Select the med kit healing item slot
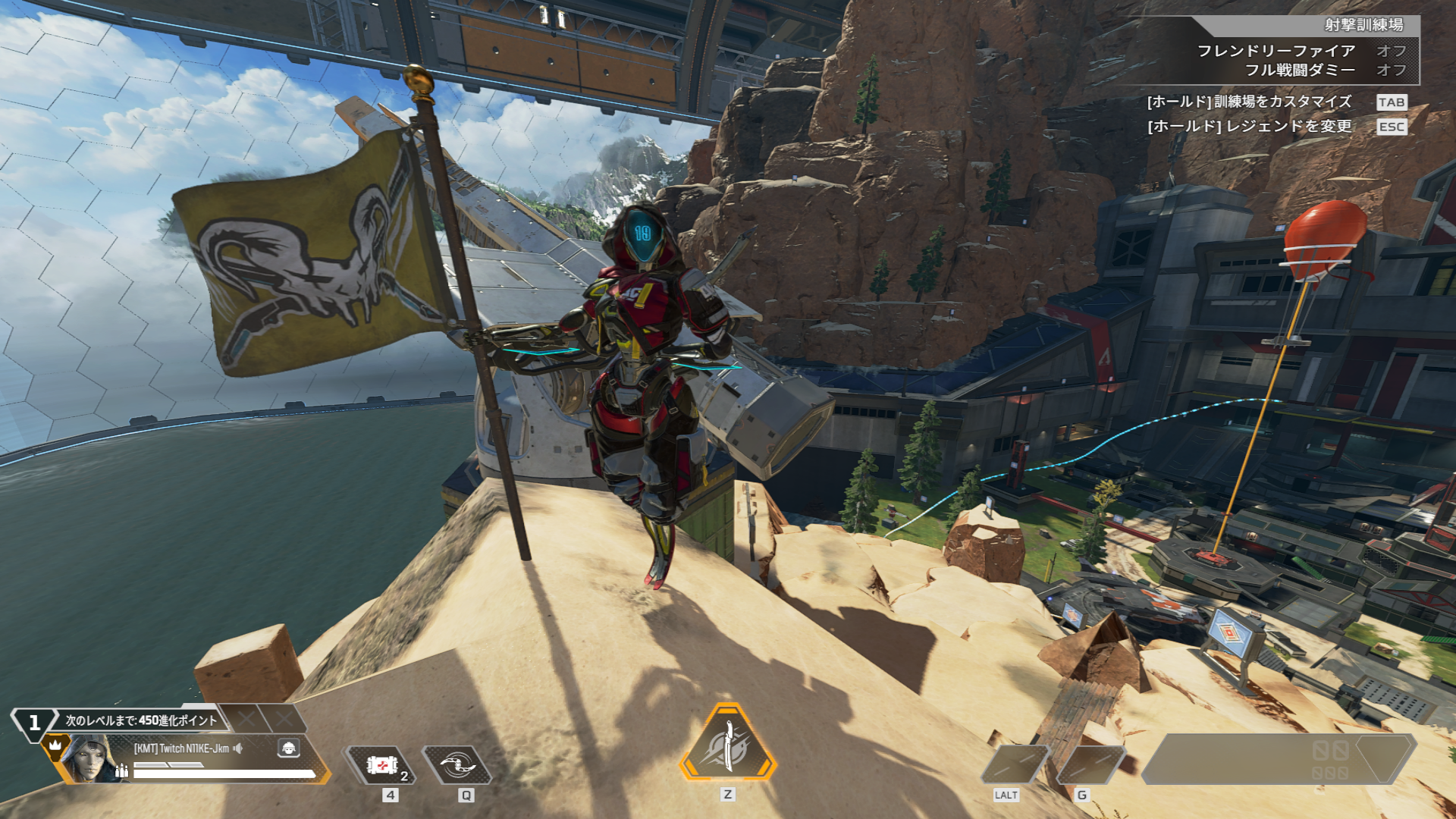The height and width of the screenshot is (819, 1456). 381,764
